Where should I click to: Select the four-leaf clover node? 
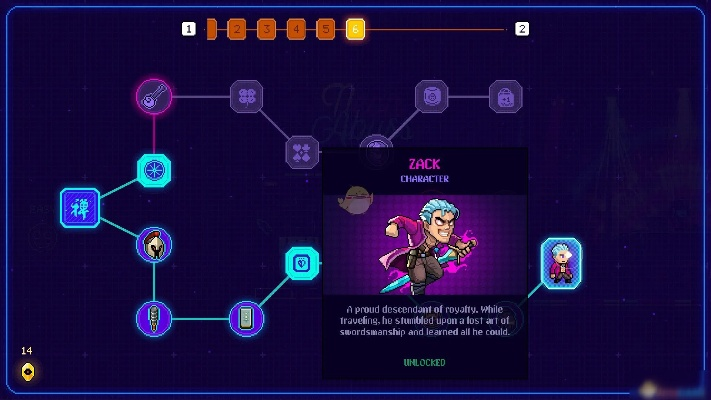click(x=246, y=97)
